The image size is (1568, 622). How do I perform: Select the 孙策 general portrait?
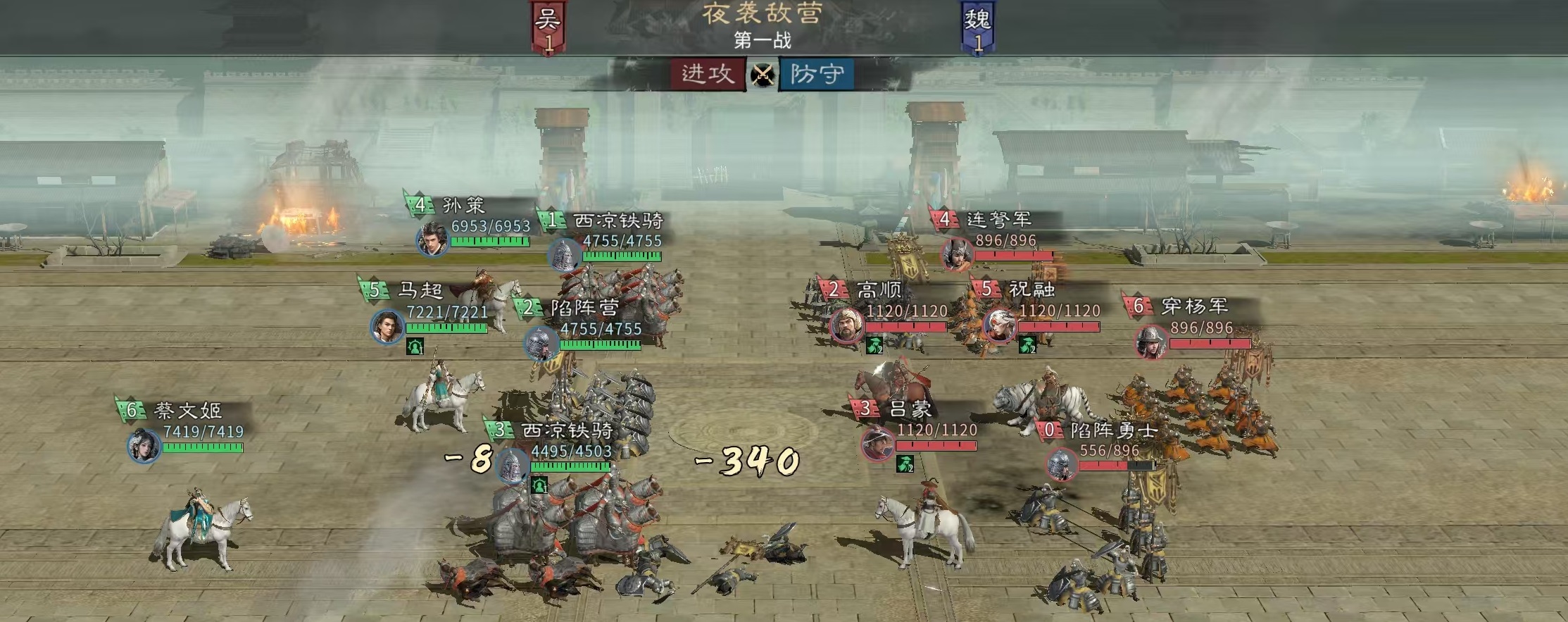(x=432, y=240)
